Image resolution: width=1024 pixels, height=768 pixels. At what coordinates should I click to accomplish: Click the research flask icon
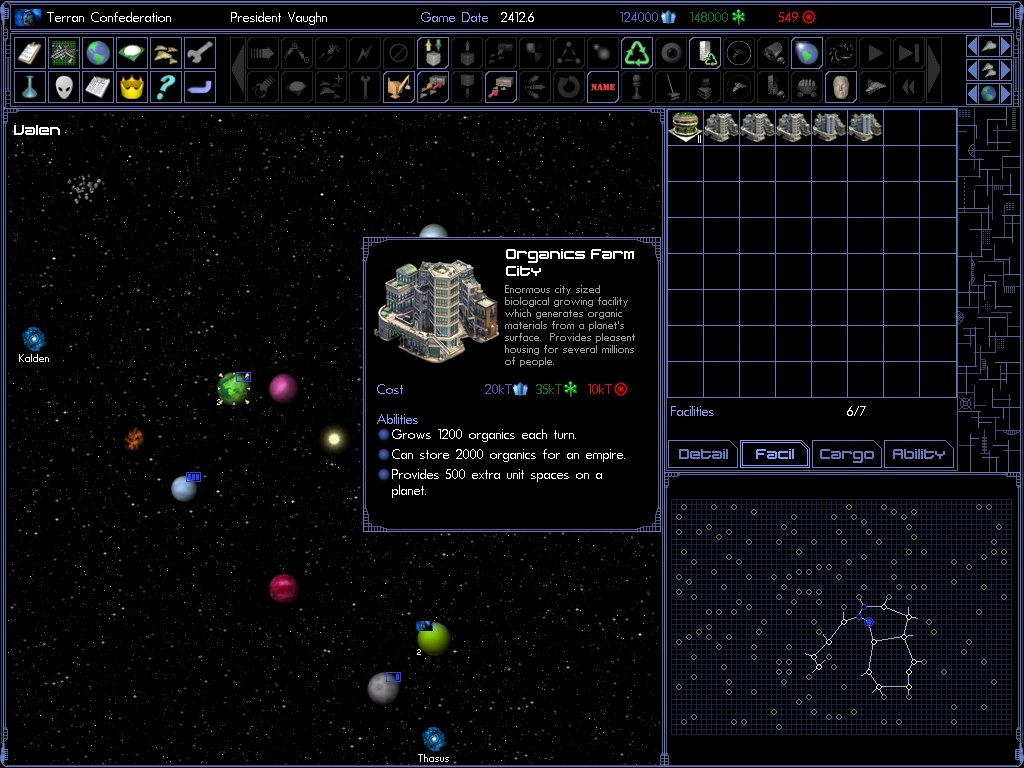click(x=30, y=87)
